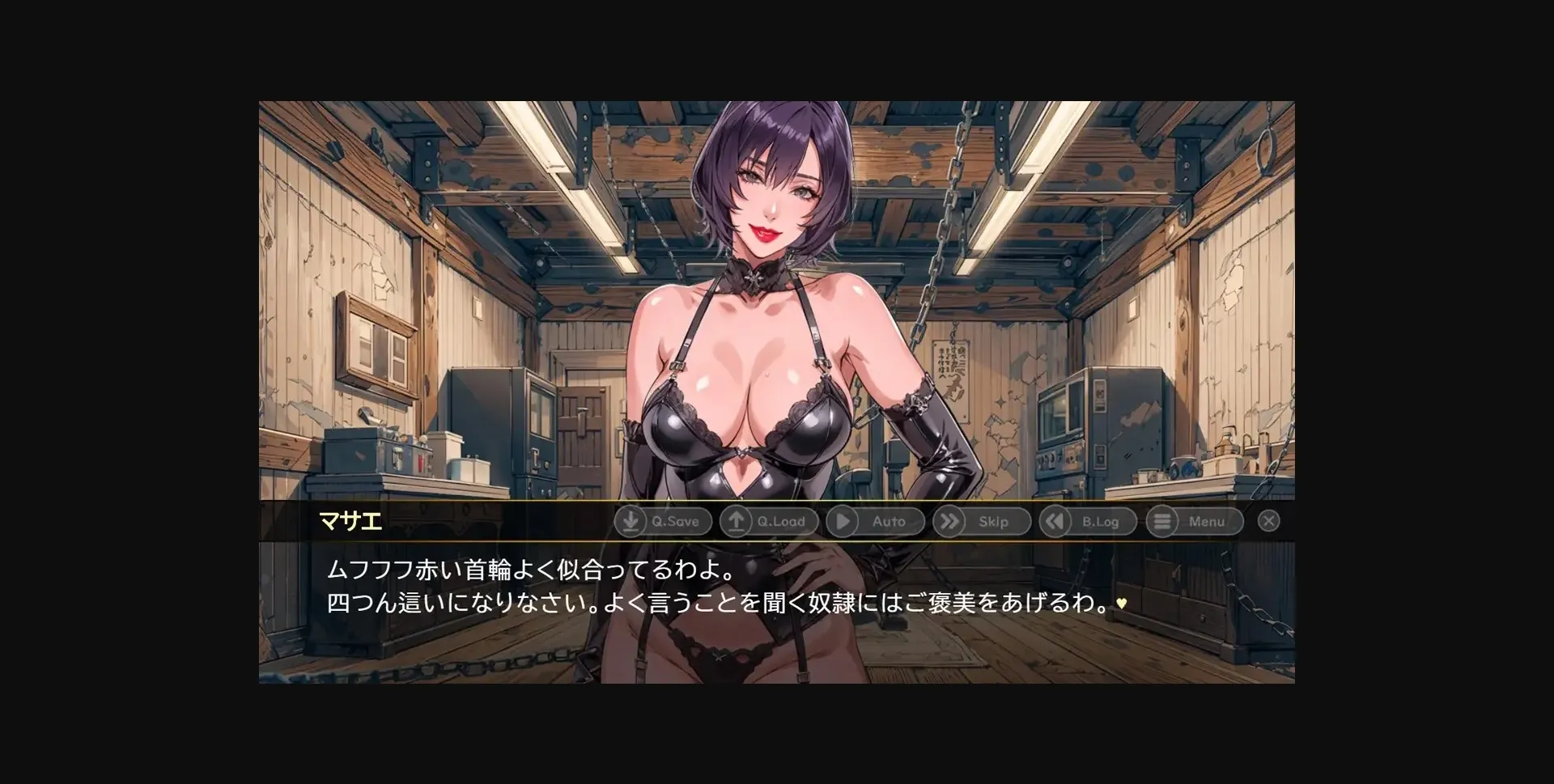Screen dimensions: 1554x784
Task: Open the Q.Load screen to restore progress
Action: click(769, 522)
